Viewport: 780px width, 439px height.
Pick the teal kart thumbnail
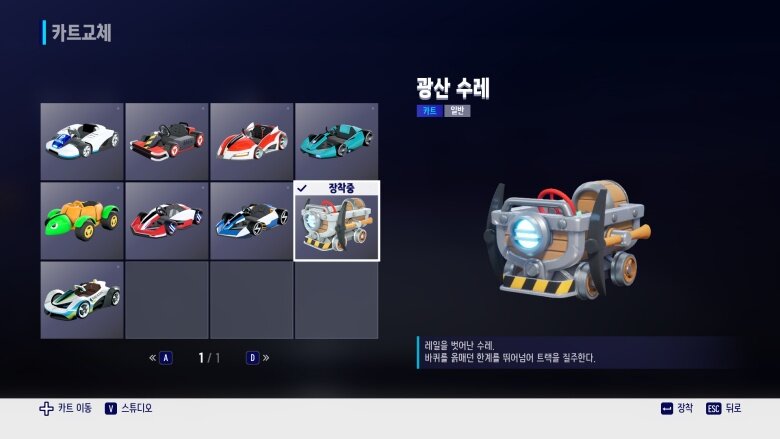tap(336, 141)
